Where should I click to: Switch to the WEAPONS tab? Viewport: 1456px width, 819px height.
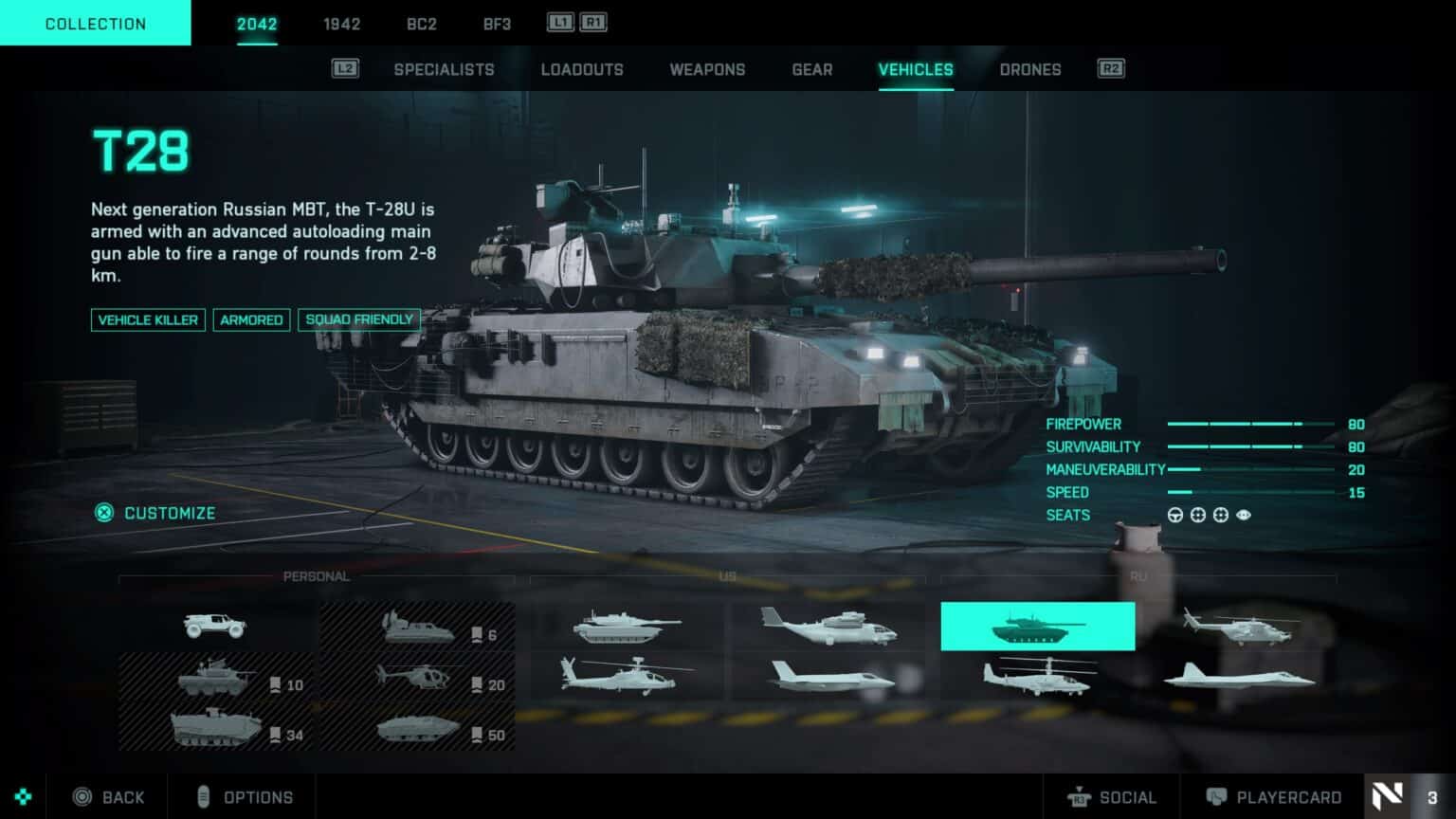coord(707,69)
